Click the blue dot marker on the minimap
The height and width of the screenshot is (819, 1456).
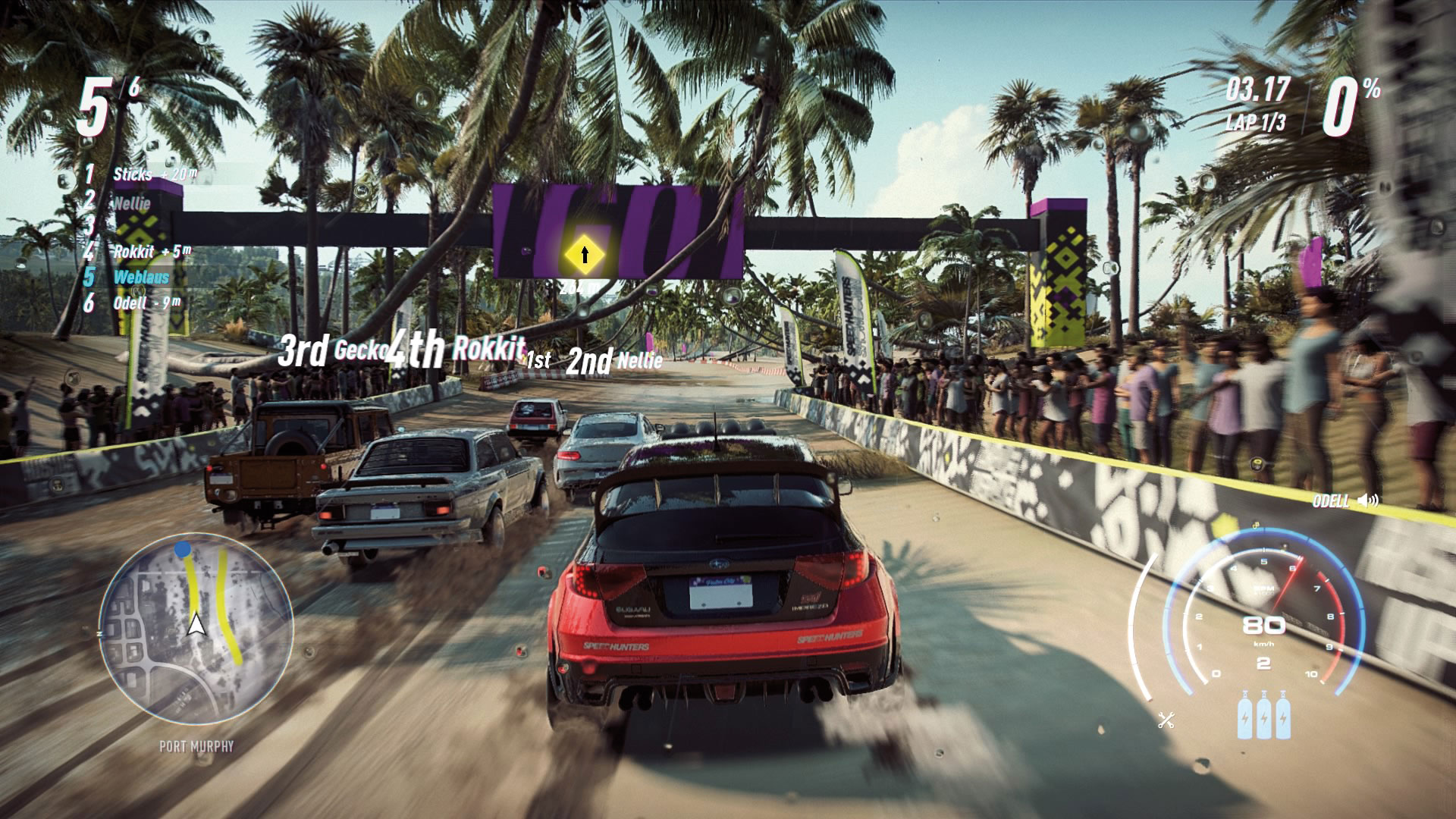click(x=183, y=549)
